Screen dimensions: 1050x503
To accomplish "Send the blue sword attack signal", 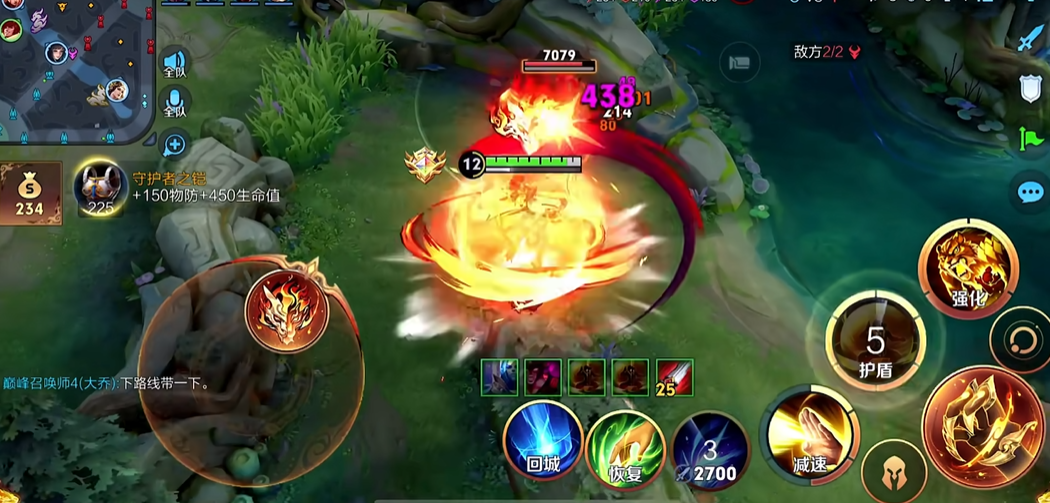I will (x=1031, y=40).
